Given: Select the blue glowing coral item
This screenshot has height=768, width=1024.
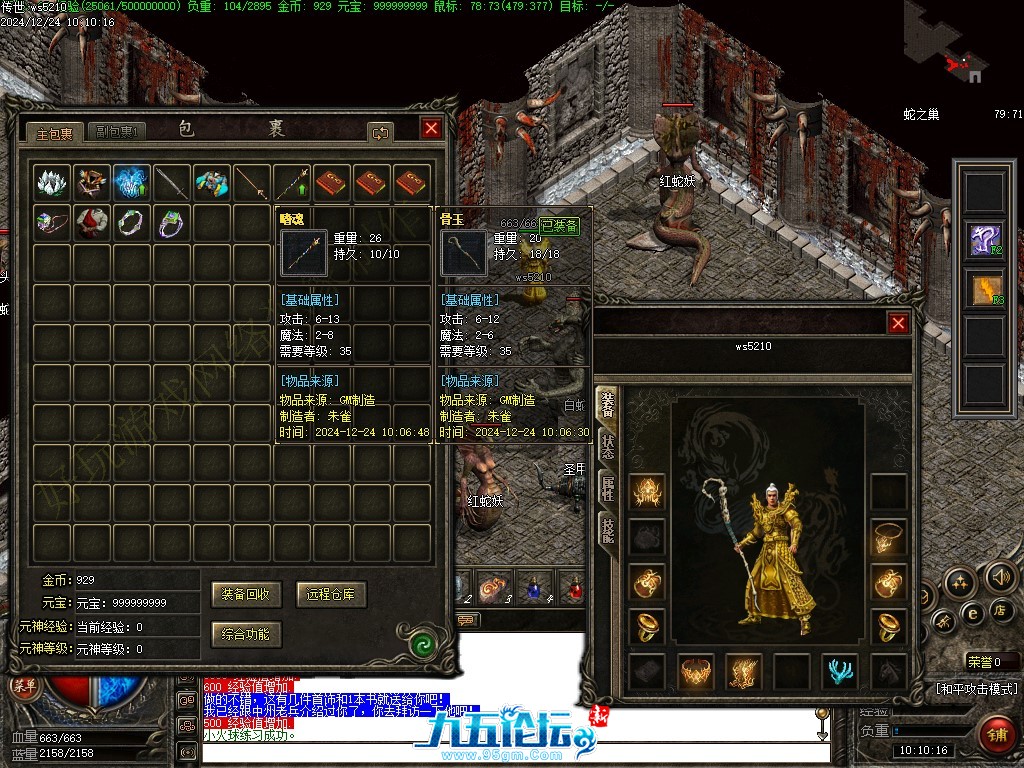Looking at the screenshot, I should click(x=132, y=183).
